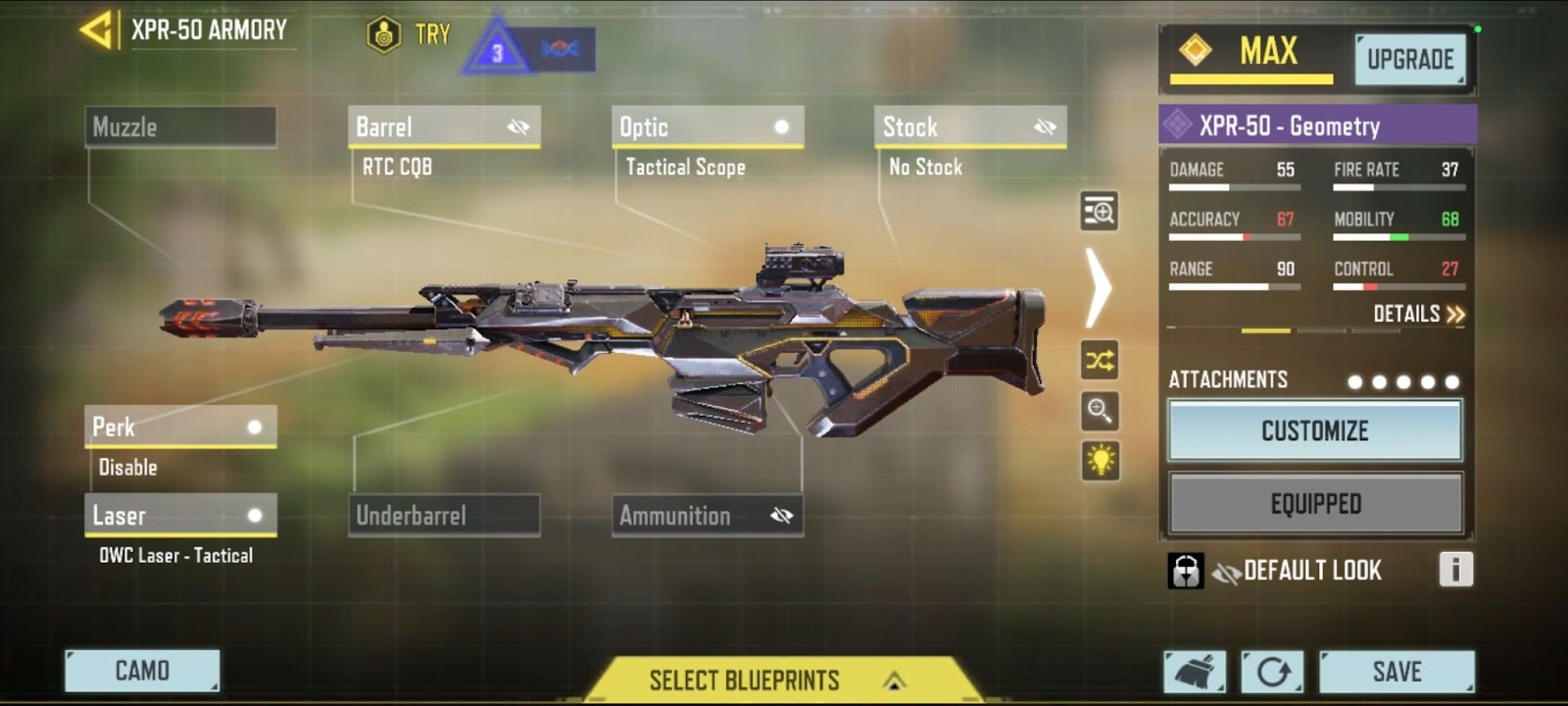Choose the Stock attachment slot
1568x706 pixels.
point(969,127)
